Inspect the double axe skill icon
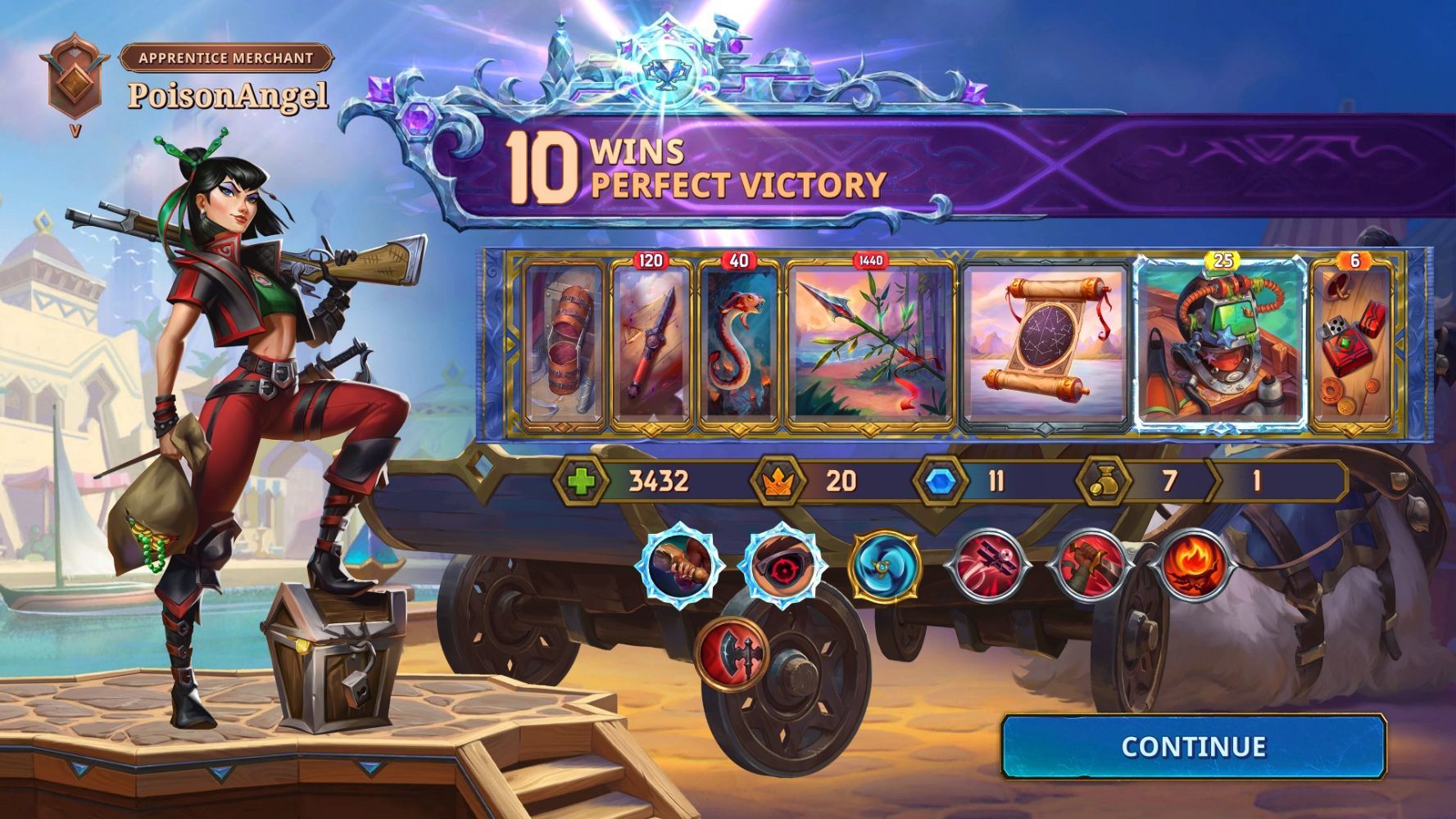1456x819 pixels. (732, 654)
